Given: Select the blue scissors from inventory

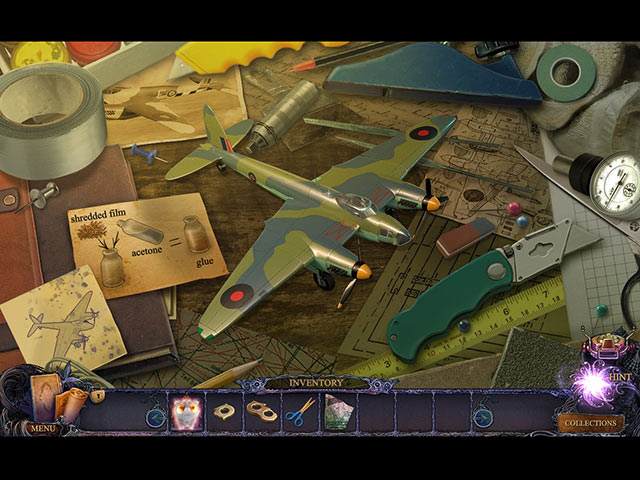Looking at the screenshot, I should tap(299, 411).
